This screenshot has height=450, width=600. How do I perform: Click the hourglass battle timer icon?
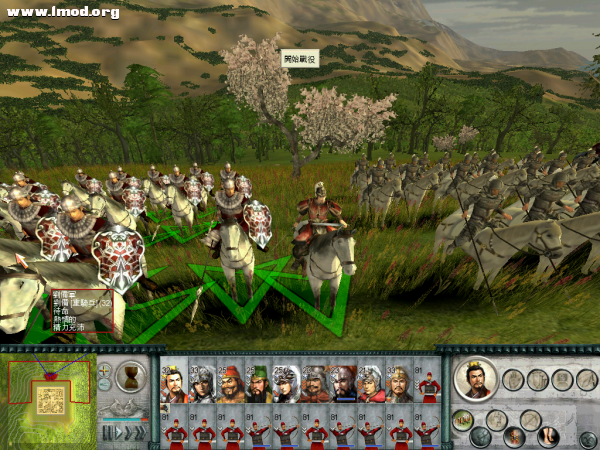pyautogui.click(x=130, y=376)
